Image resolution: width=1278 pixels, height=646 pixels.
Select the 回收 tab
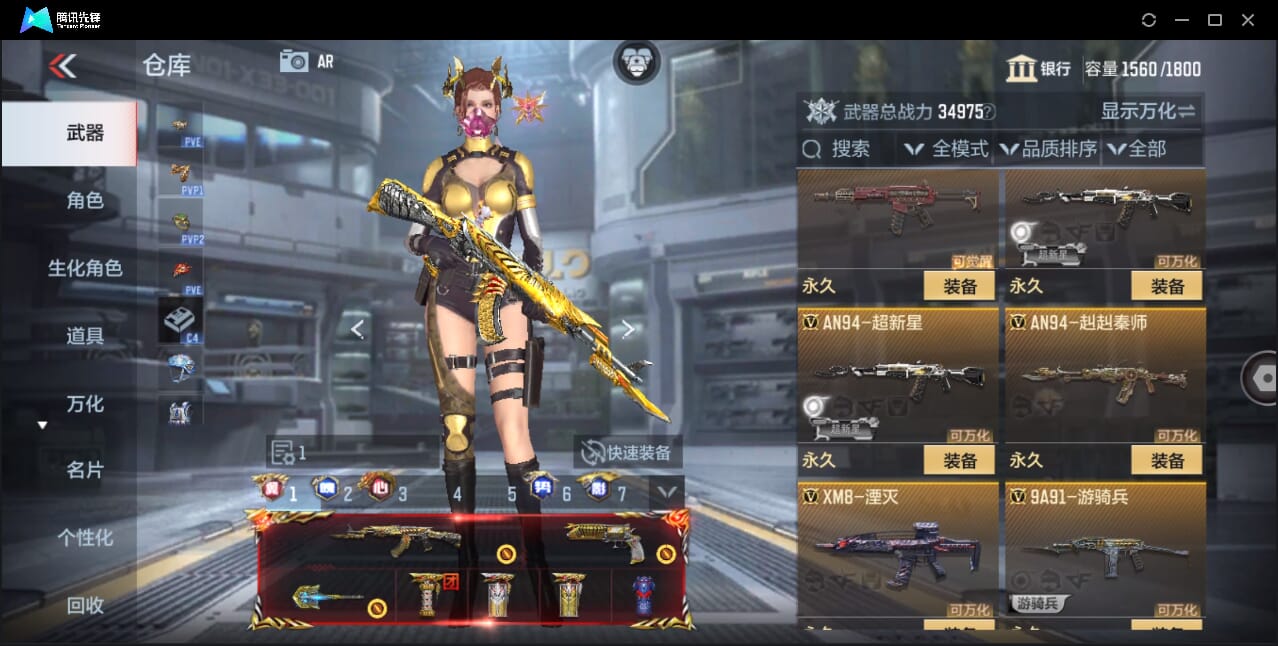[85, 605]
